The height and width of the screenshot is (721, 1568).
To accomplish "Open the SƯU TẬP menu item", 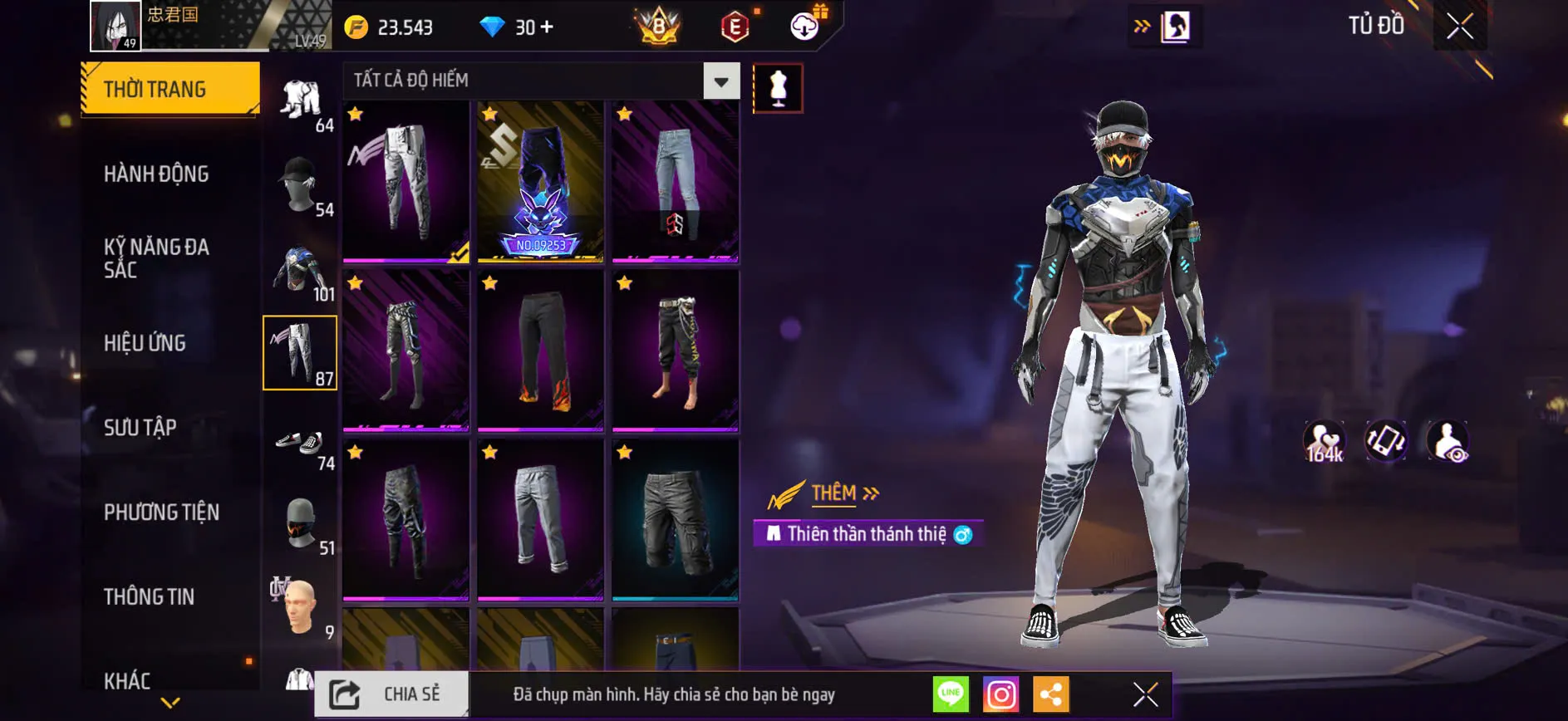I will pyautogui.click(x=138, y=427).
